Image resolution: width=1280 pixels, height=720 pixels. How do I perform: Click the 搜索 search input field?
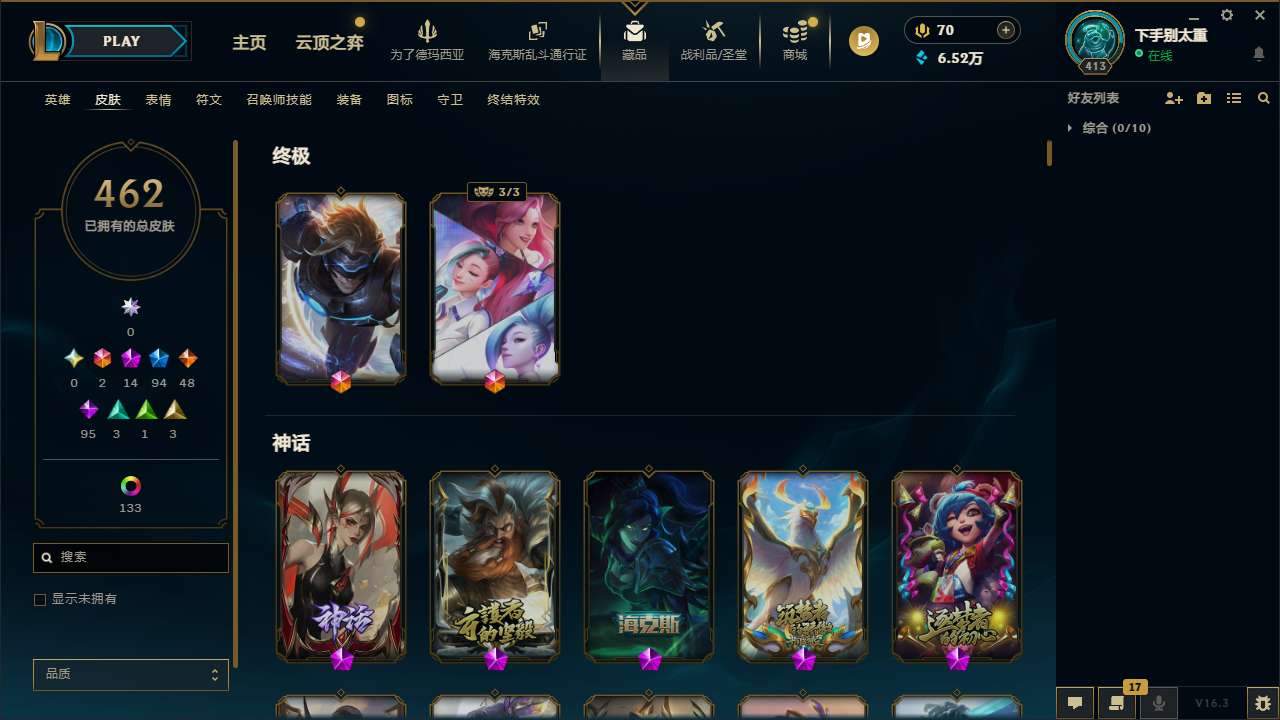pyautogui.click(x=130, y=557)
